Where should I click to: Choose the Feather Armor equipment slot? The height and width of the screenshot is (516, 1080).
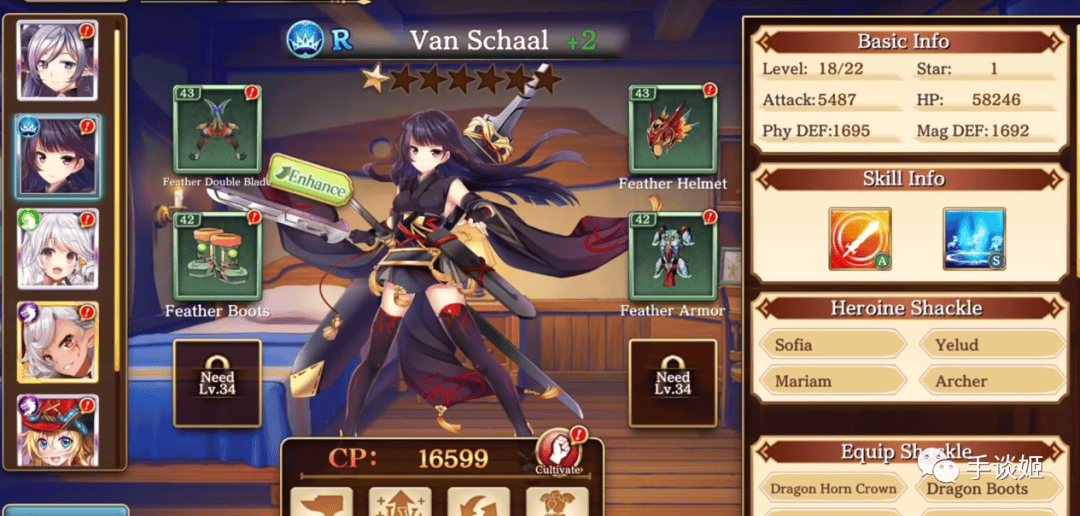(672, 256)
